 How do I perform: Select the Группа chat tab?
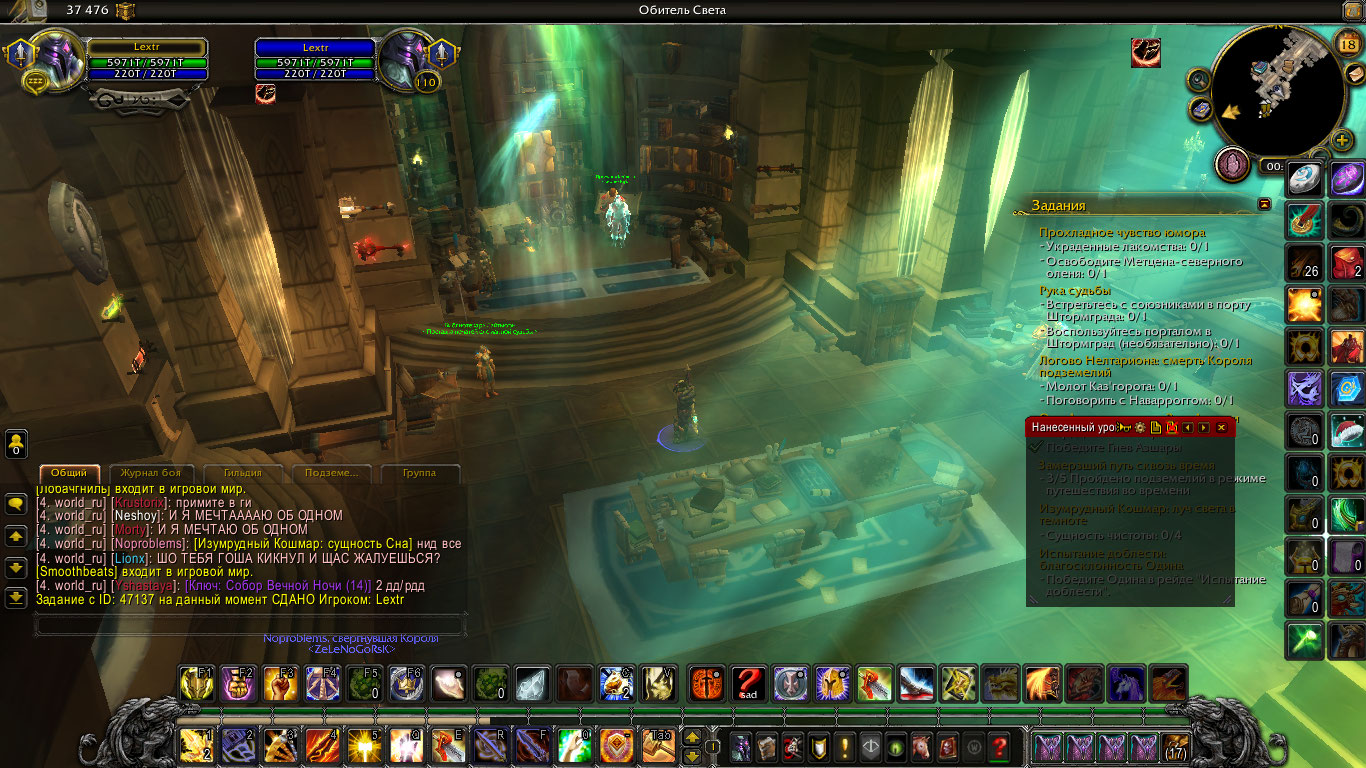pyautogui.click(x=418, y=473)
